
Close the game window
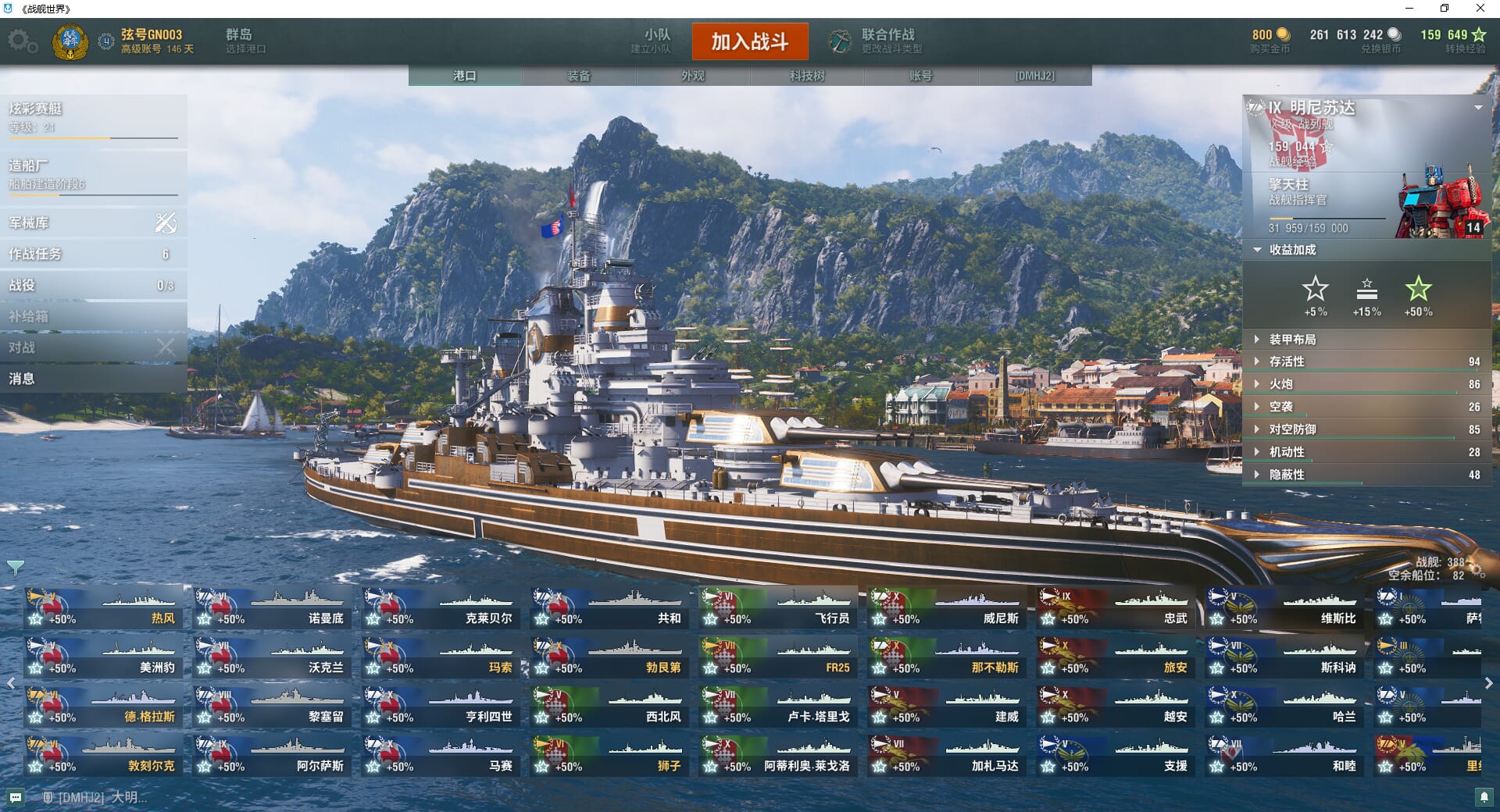[x=1480, y=9]
